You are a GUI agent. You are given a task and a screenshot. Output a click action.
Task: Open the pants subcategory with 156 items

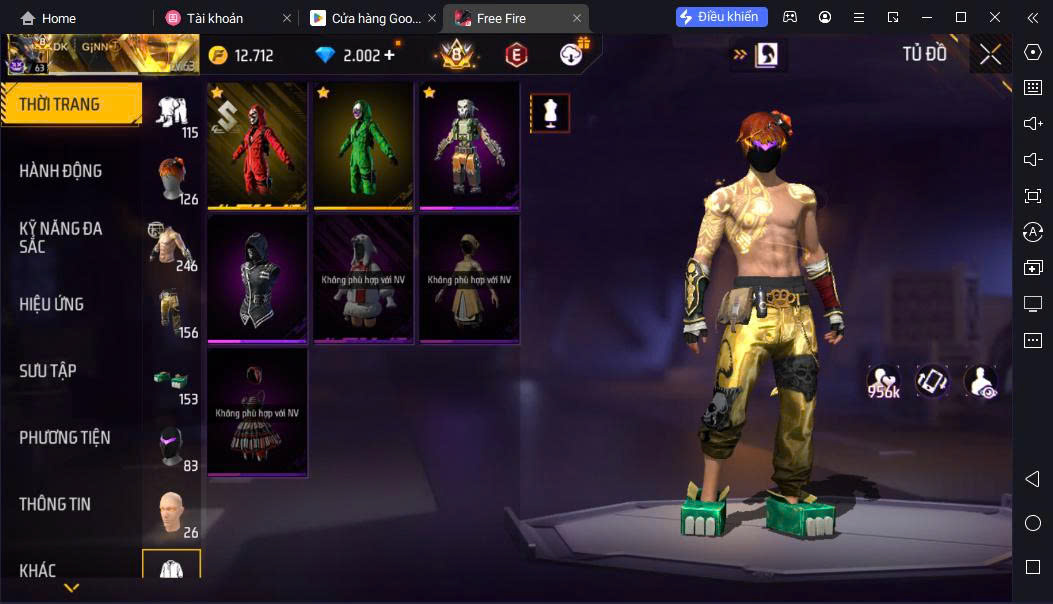tap(173, 312)
